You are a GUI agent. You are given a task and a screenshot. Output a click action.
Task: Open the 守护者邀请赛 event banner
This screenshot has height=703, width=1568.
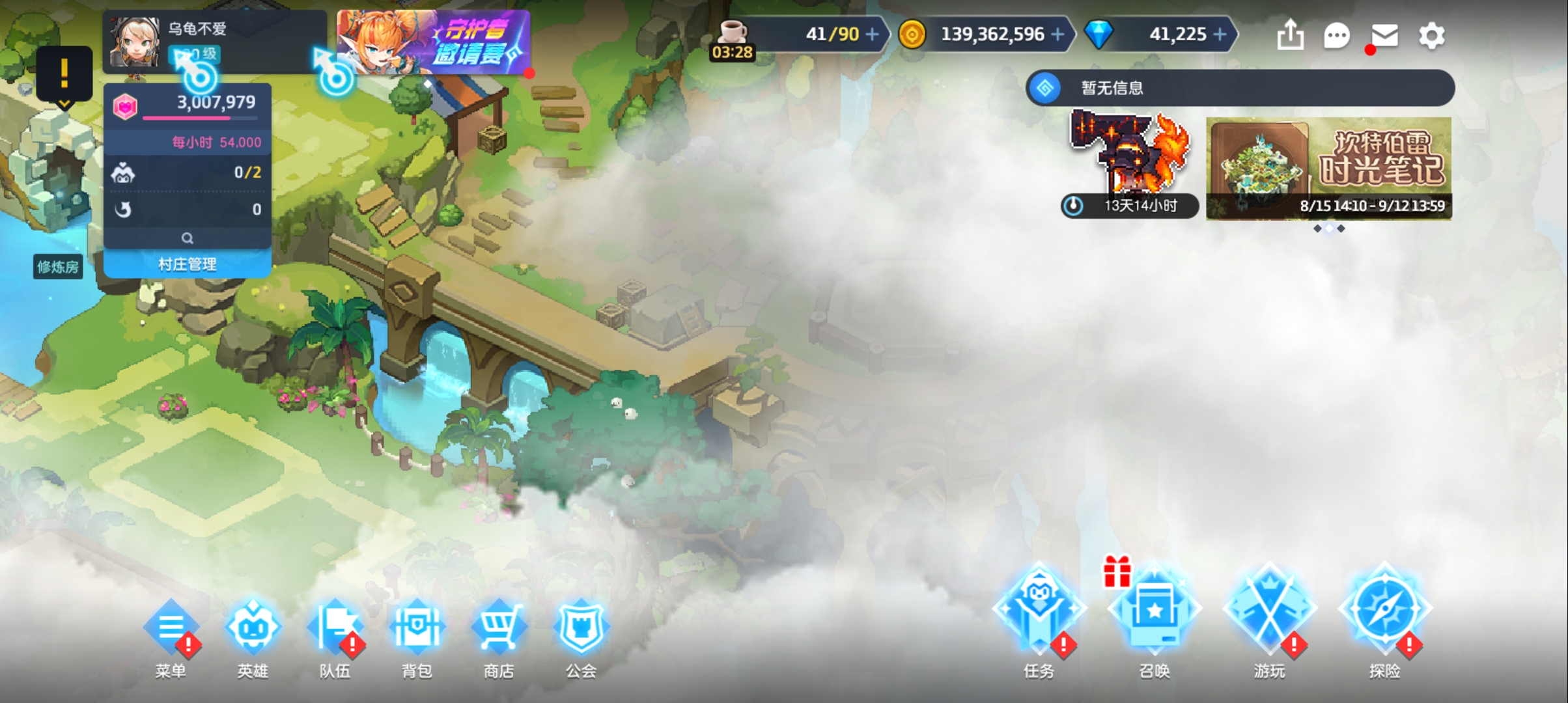coord(433,42)
